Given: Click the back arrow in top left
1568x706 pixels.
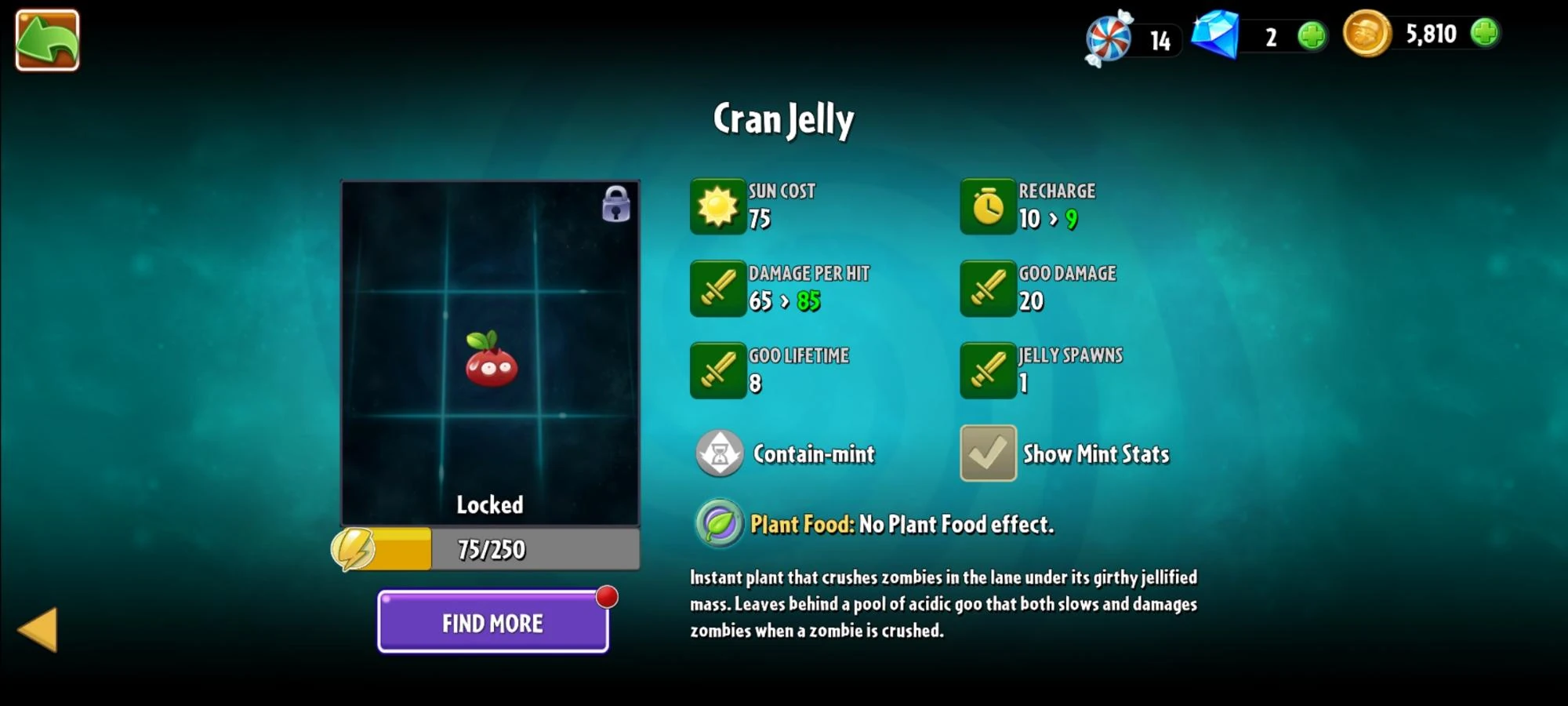Looking at the screenshot, I should click(x=45, y=40).
